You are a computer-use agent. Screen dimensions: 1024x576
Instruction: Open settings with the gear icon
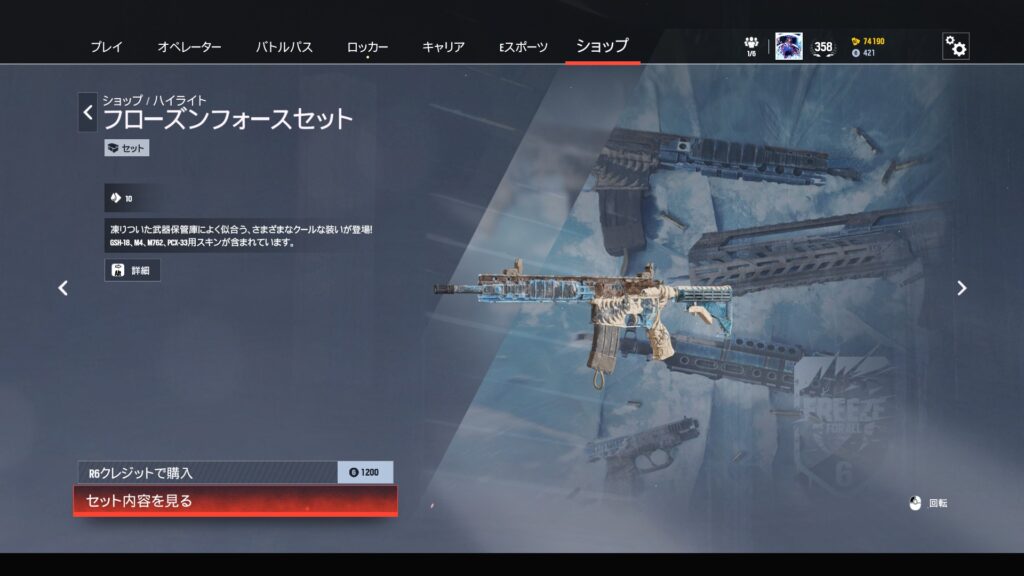pos(956,47)
